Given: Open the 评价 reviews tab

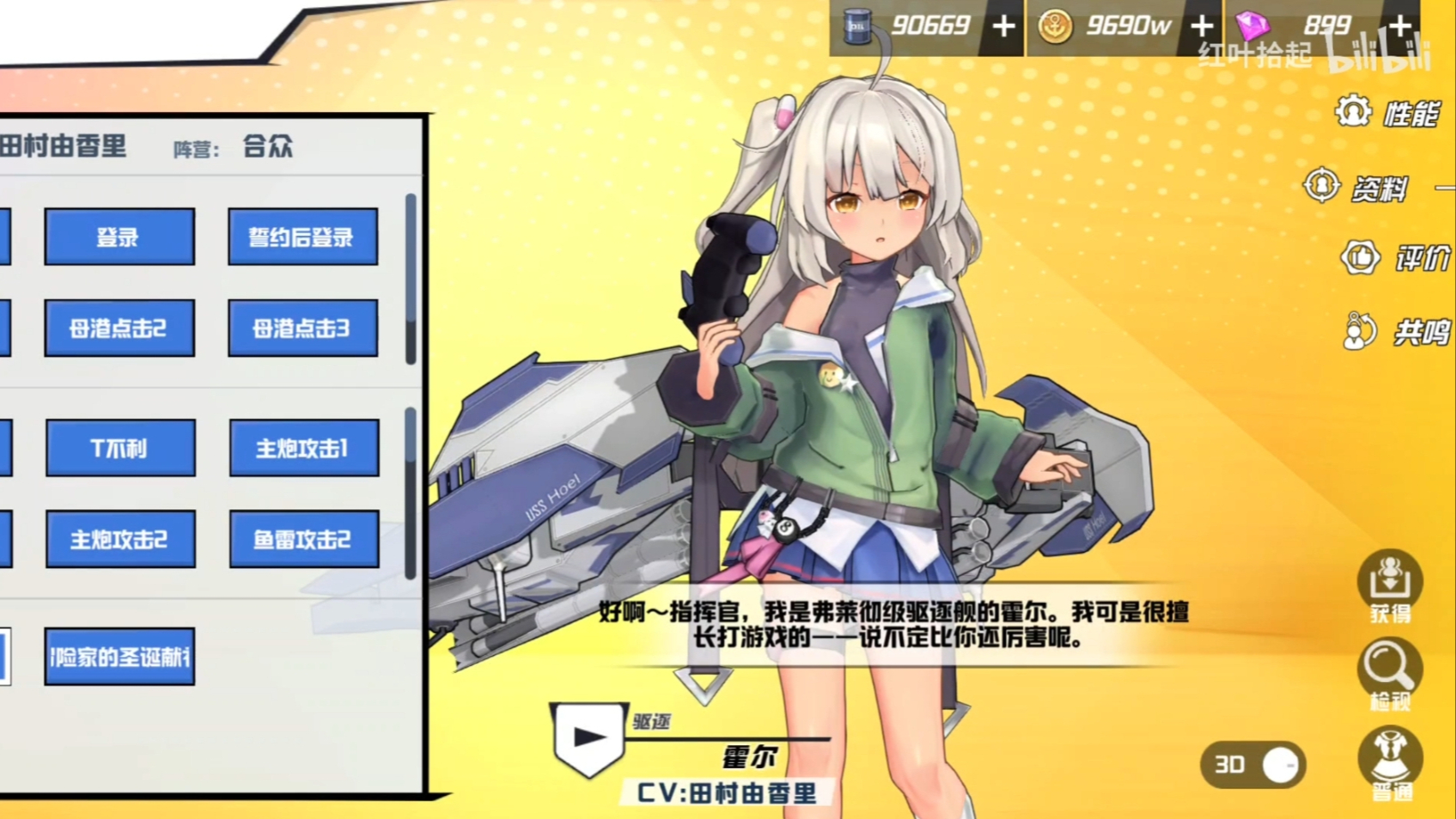Looking at the screenshot, I should 1395,258.
